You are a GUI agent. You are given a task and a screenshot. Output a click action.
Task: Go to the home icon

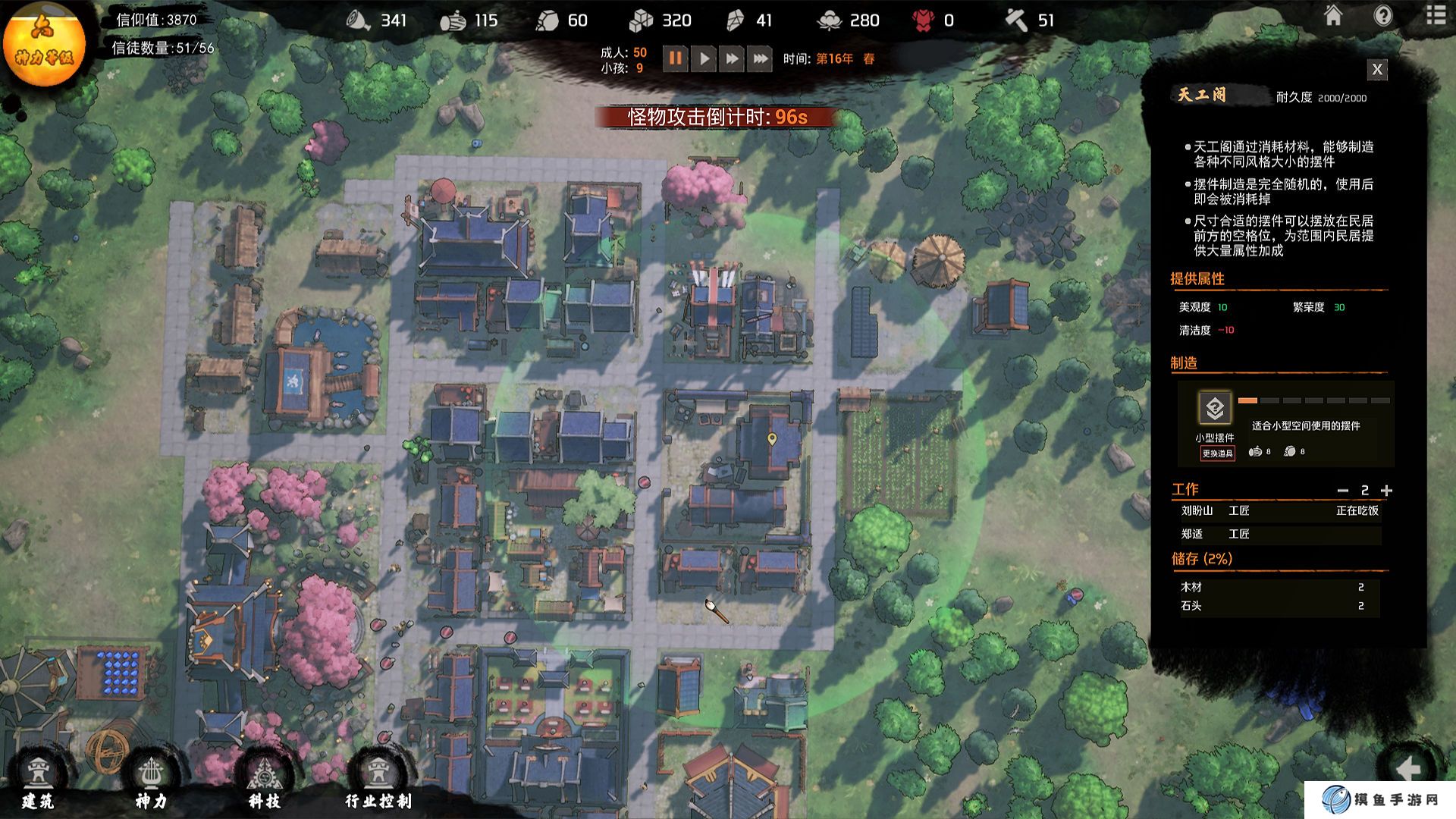click(1333, 16)
